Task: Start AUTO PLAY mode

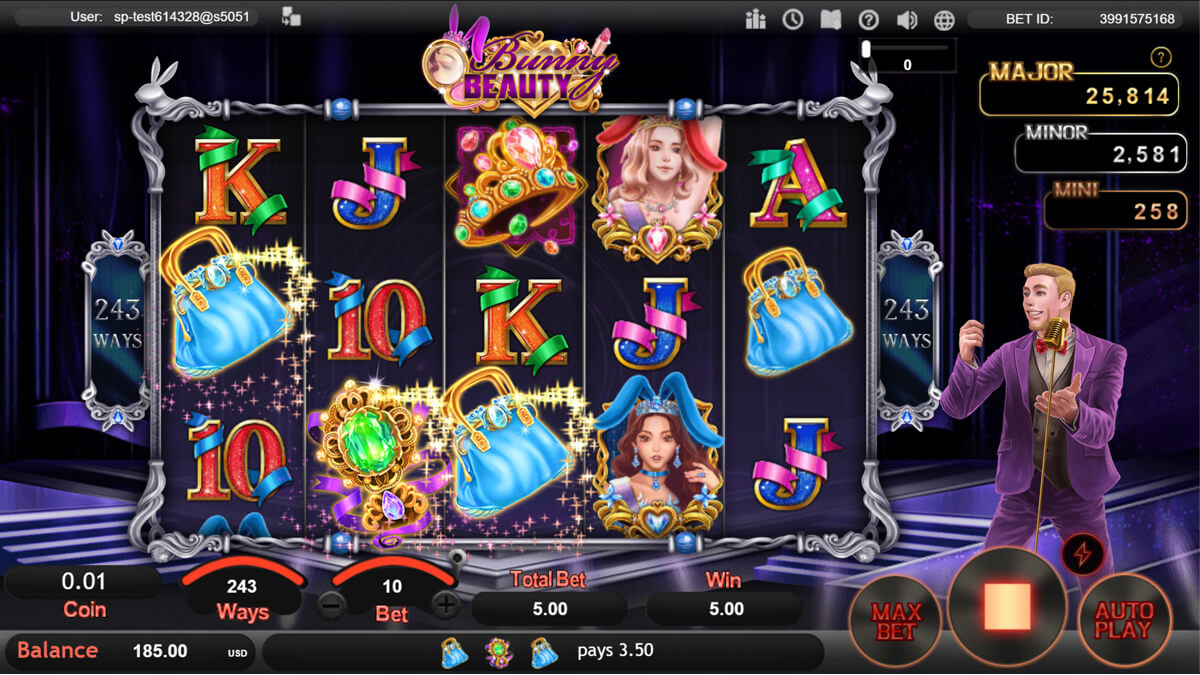Action: [1124, 621]
